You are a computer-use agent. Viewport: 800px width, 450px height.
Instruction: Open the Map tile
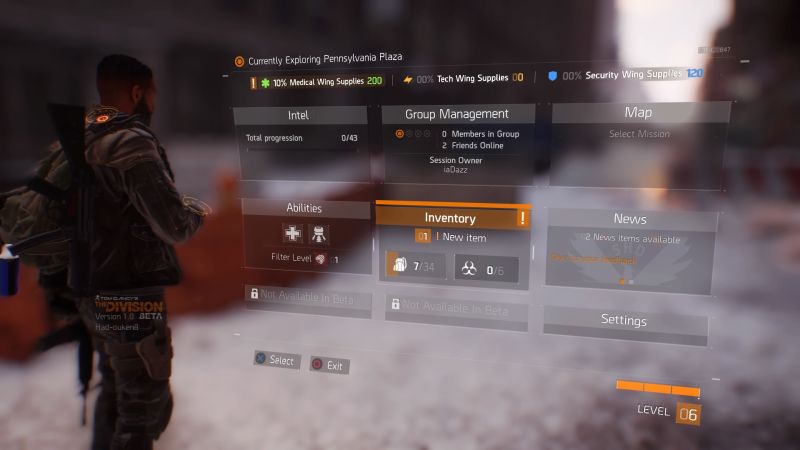click(x=638, y=113)
